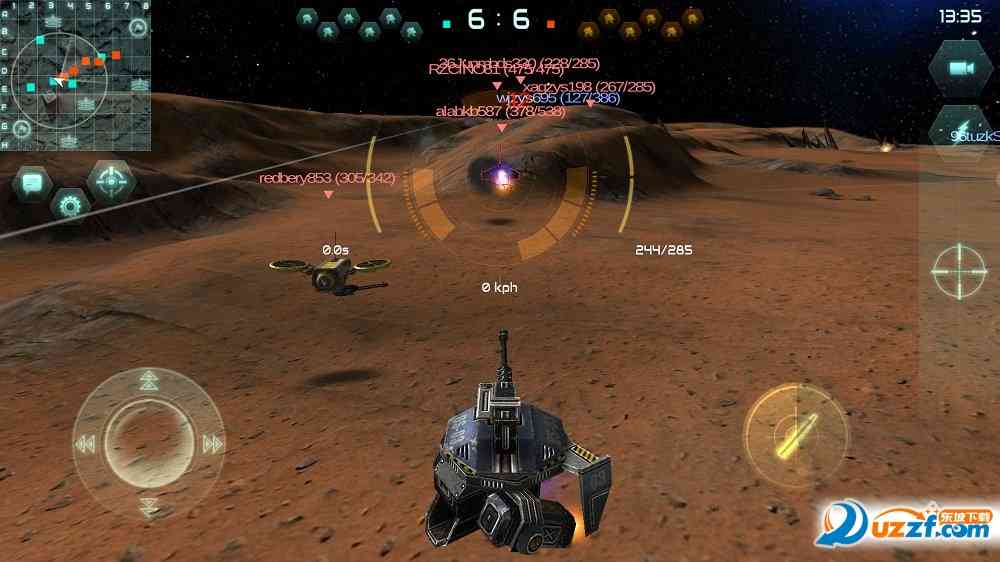Tap the joystick's left arrow
Image resolution: width=1000 pixels, height=562 pixels.
pos(85,444)
